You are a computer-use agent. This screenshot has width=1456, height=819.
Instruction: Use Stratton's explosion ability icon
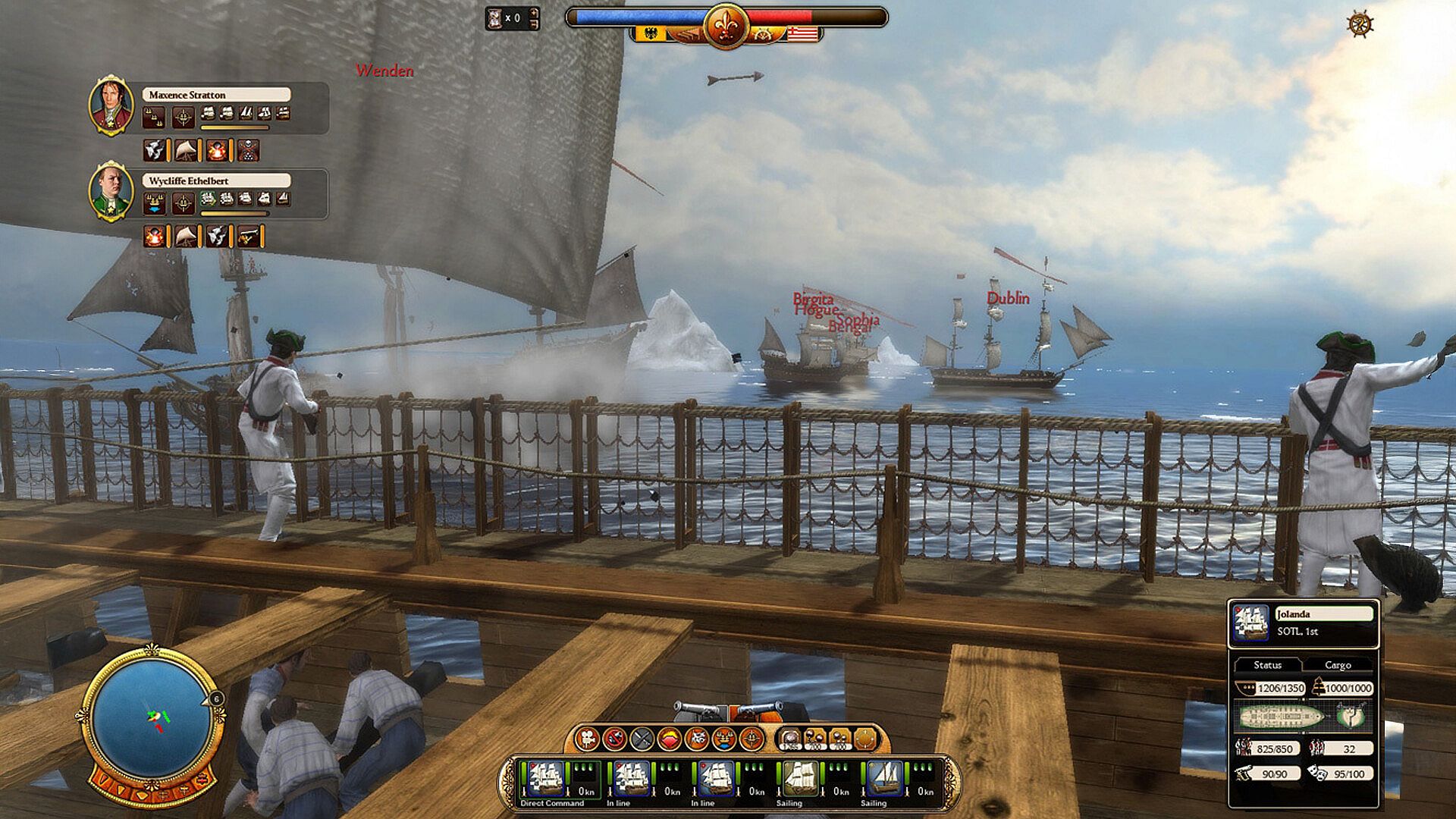tap(217, 151)
